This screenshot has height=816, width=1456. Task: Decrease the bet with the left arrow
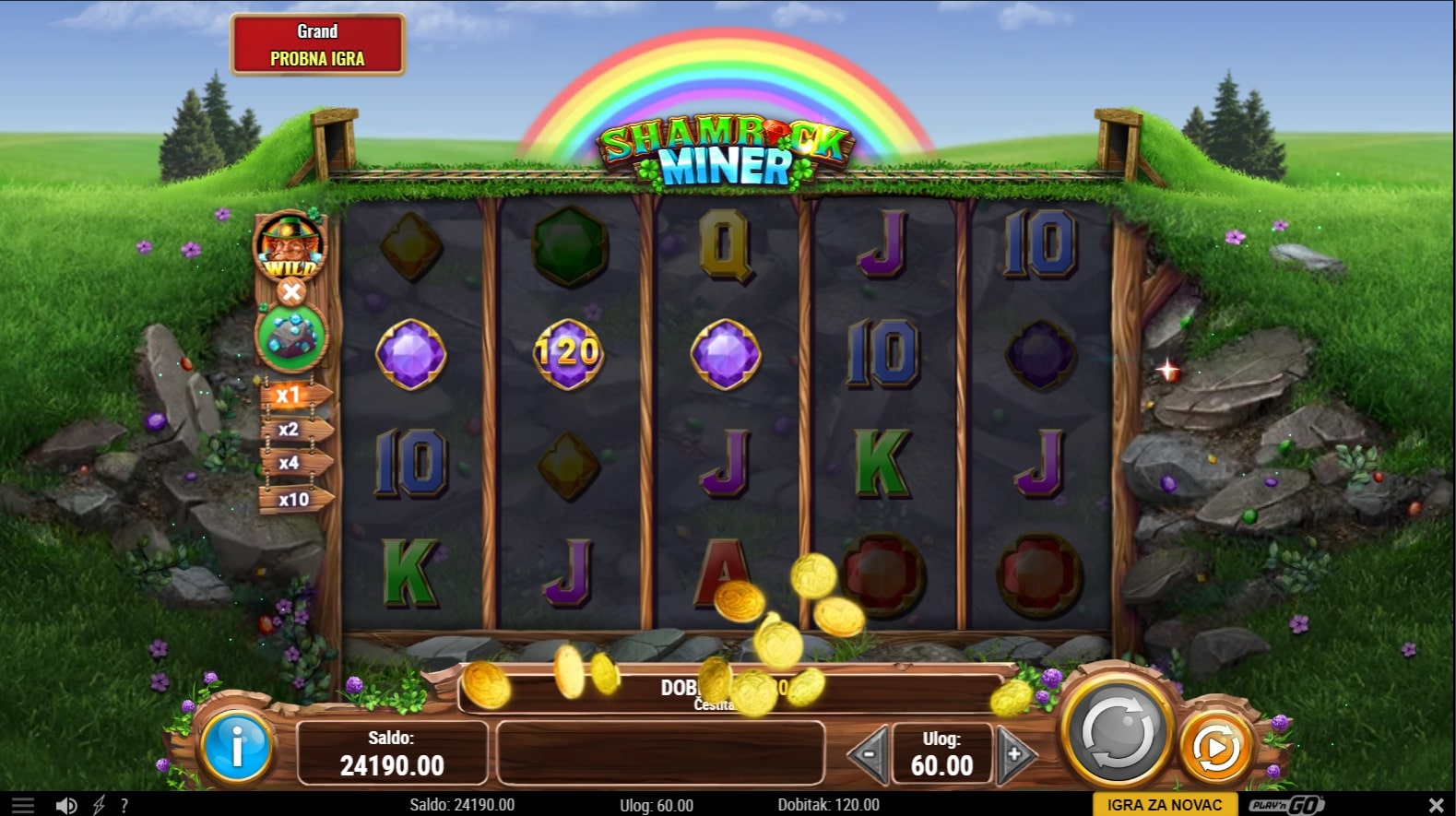tap(868, 753)
